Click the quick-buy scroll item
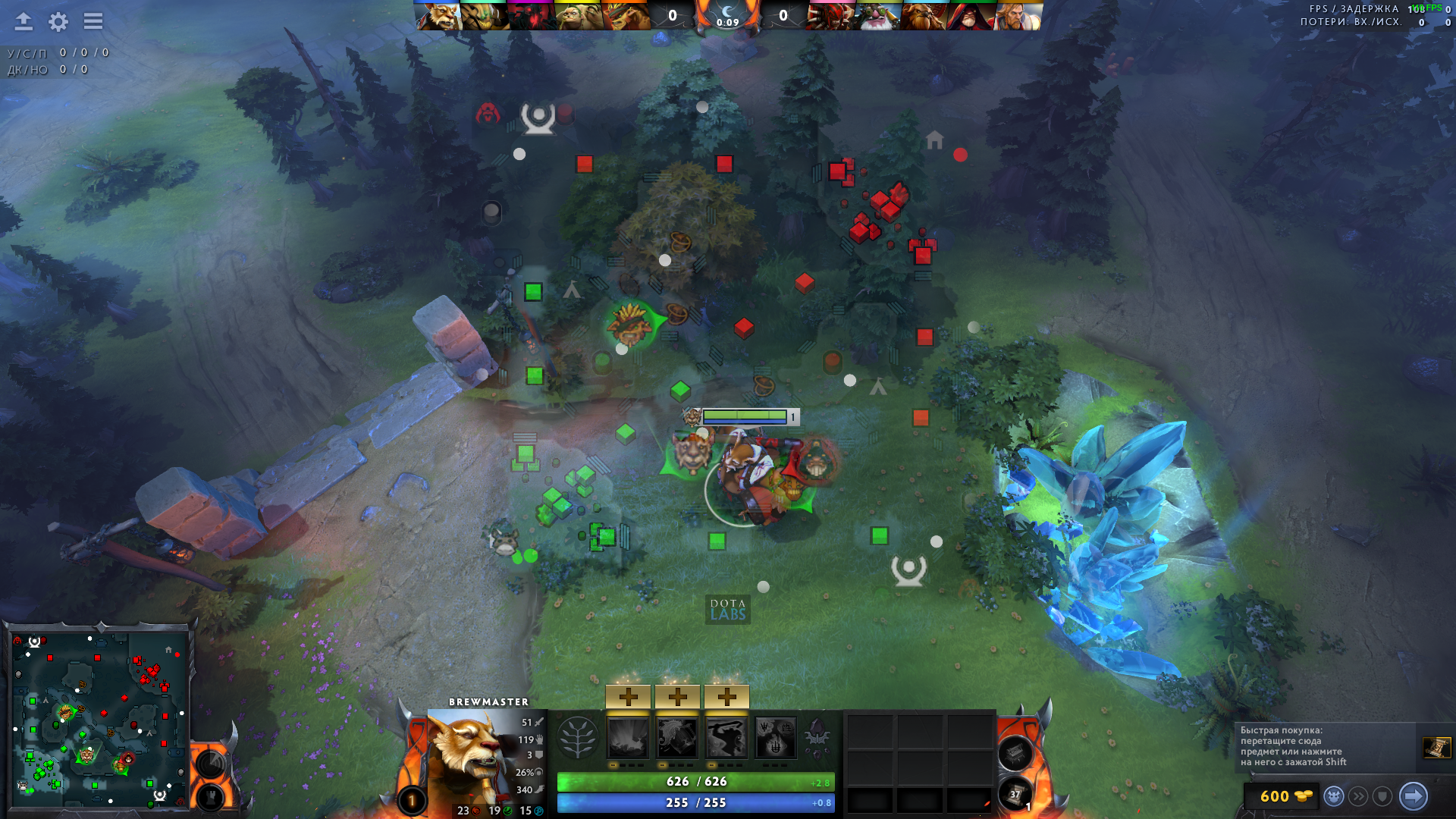 (1436, 748)
